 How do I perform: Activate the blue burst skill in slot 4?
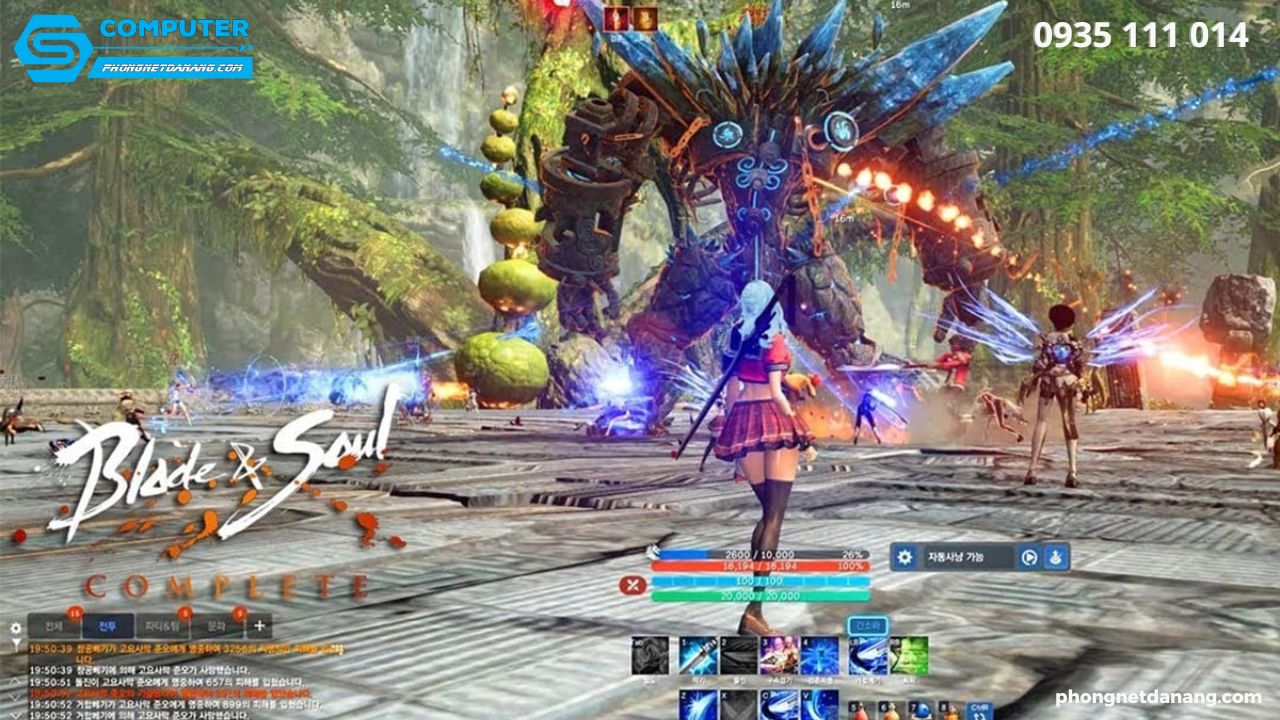click(x=819, y=656)
